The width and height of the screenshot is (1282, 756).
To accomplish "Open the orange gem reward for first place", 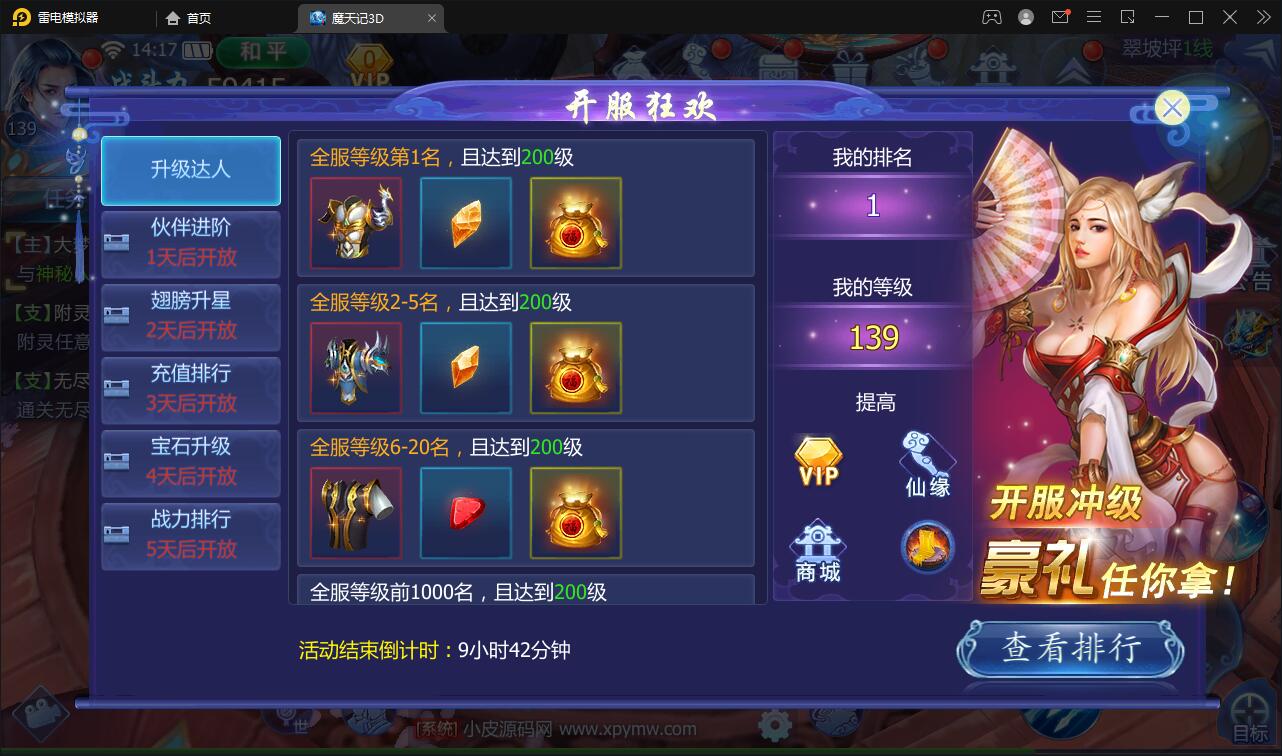I will coord(465,222).
